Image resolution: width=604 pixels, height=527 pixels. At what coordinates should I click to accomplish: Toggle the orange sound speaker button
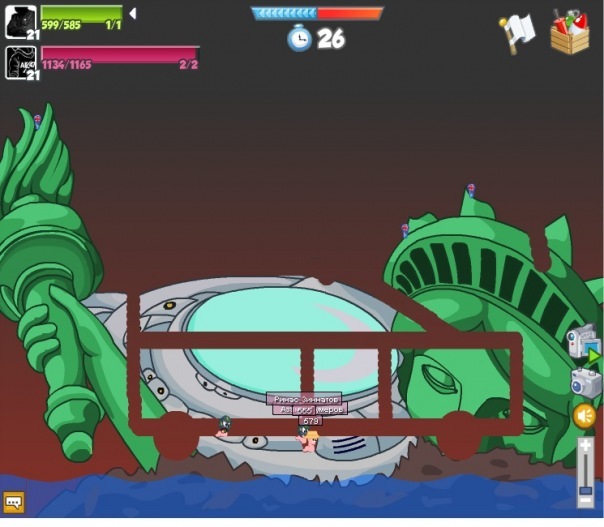(x=585, y=416)
